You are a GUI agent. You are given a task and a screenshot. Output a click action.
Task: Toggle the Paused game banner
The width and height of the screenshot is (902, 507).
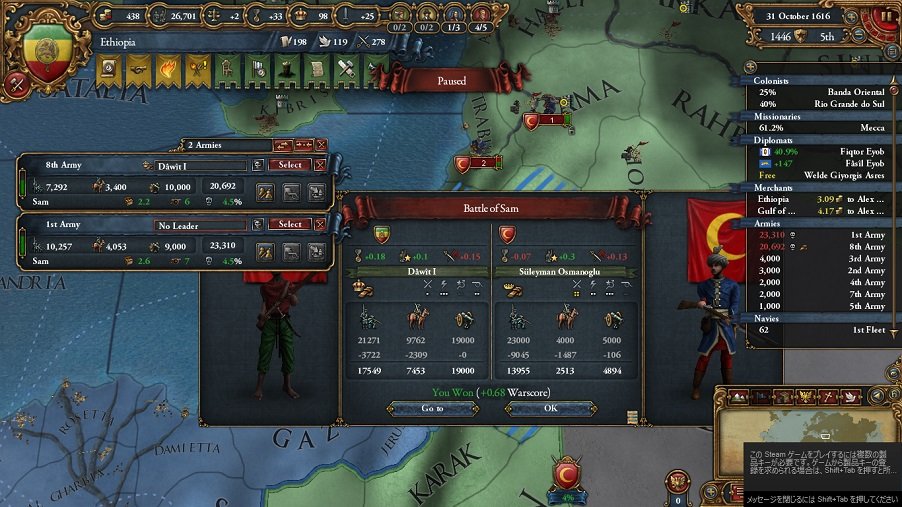coord(451,80)
